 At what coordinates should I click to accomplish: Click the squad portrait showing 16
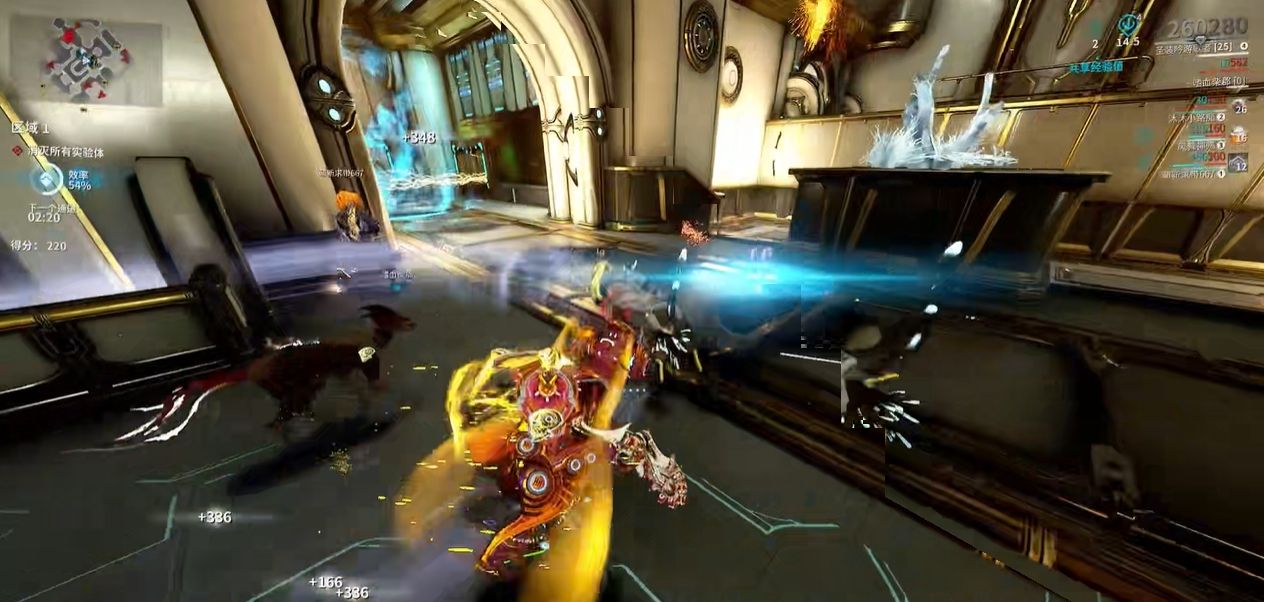pos(1239,134)
